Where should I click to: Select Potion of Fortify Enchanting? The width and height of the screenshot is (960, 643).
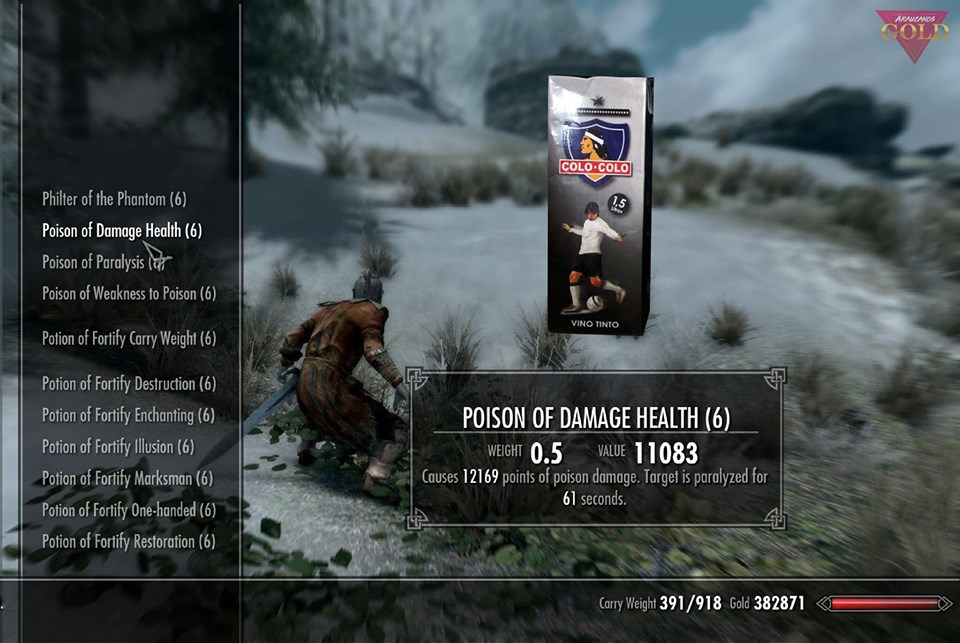click(x=128, y=415)
